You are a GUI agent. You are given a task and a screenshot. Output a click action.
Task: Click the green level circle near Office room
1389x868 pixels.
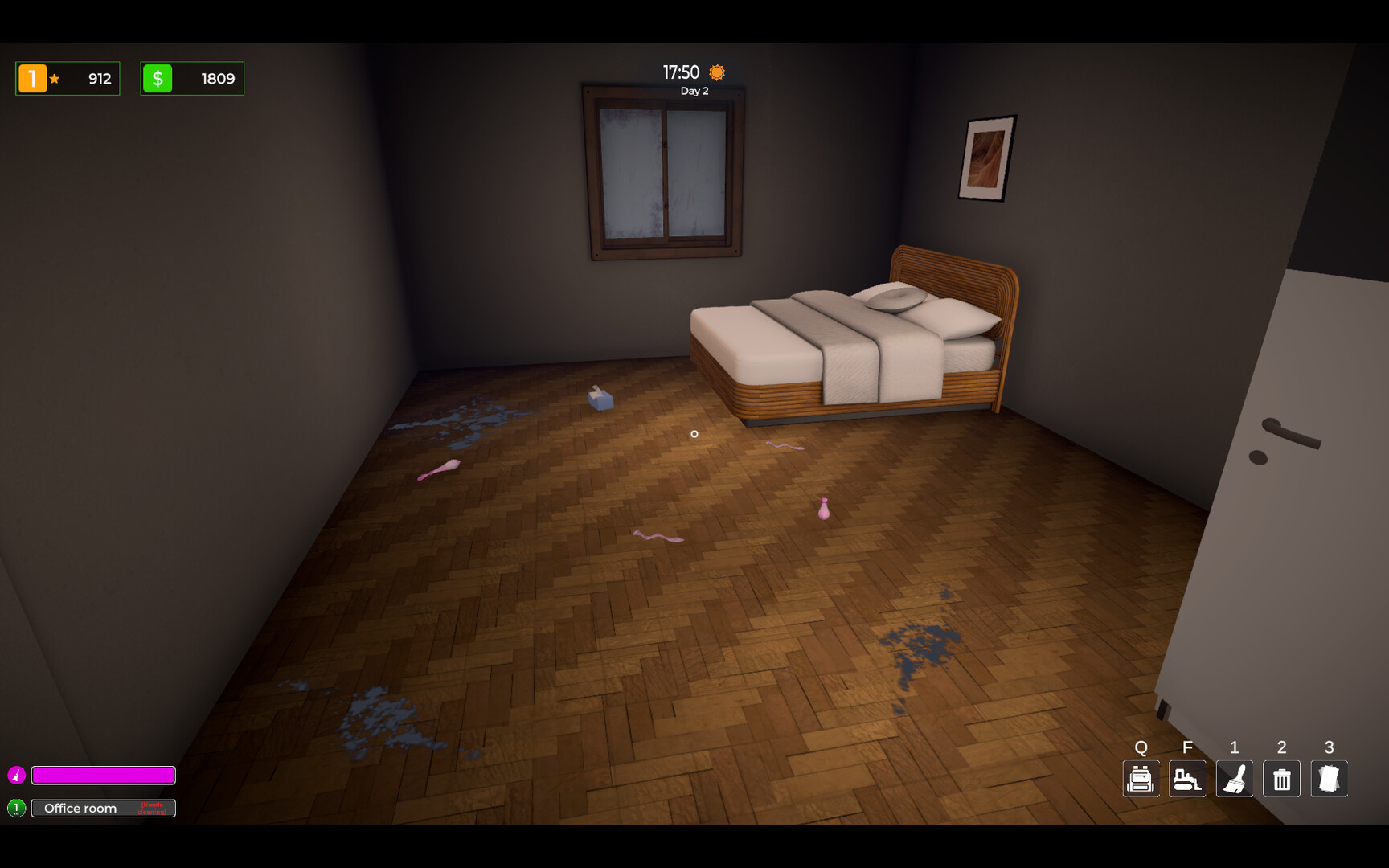(18, 808)
